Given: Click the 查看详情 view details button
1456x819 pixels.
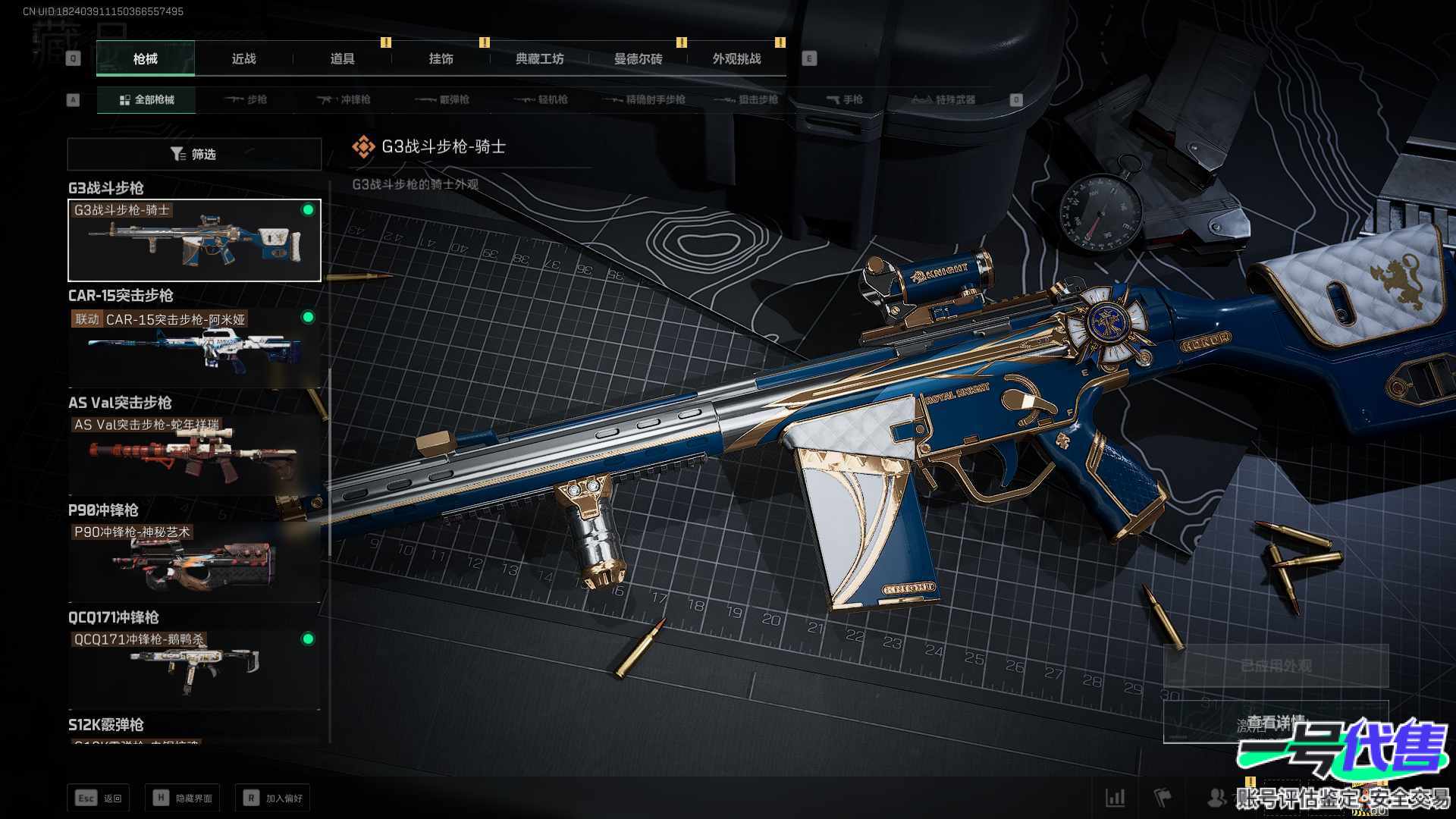Looking at the screenshot, I should (x=1276, y=722).
